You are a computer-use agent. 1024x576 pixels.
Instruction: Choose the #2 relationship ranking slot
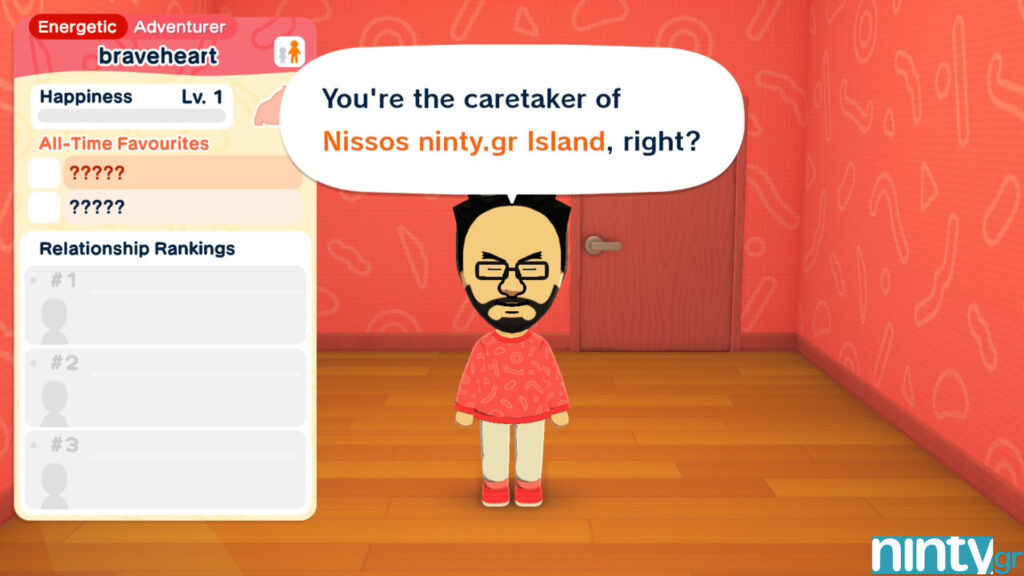(x=165, y=387)
